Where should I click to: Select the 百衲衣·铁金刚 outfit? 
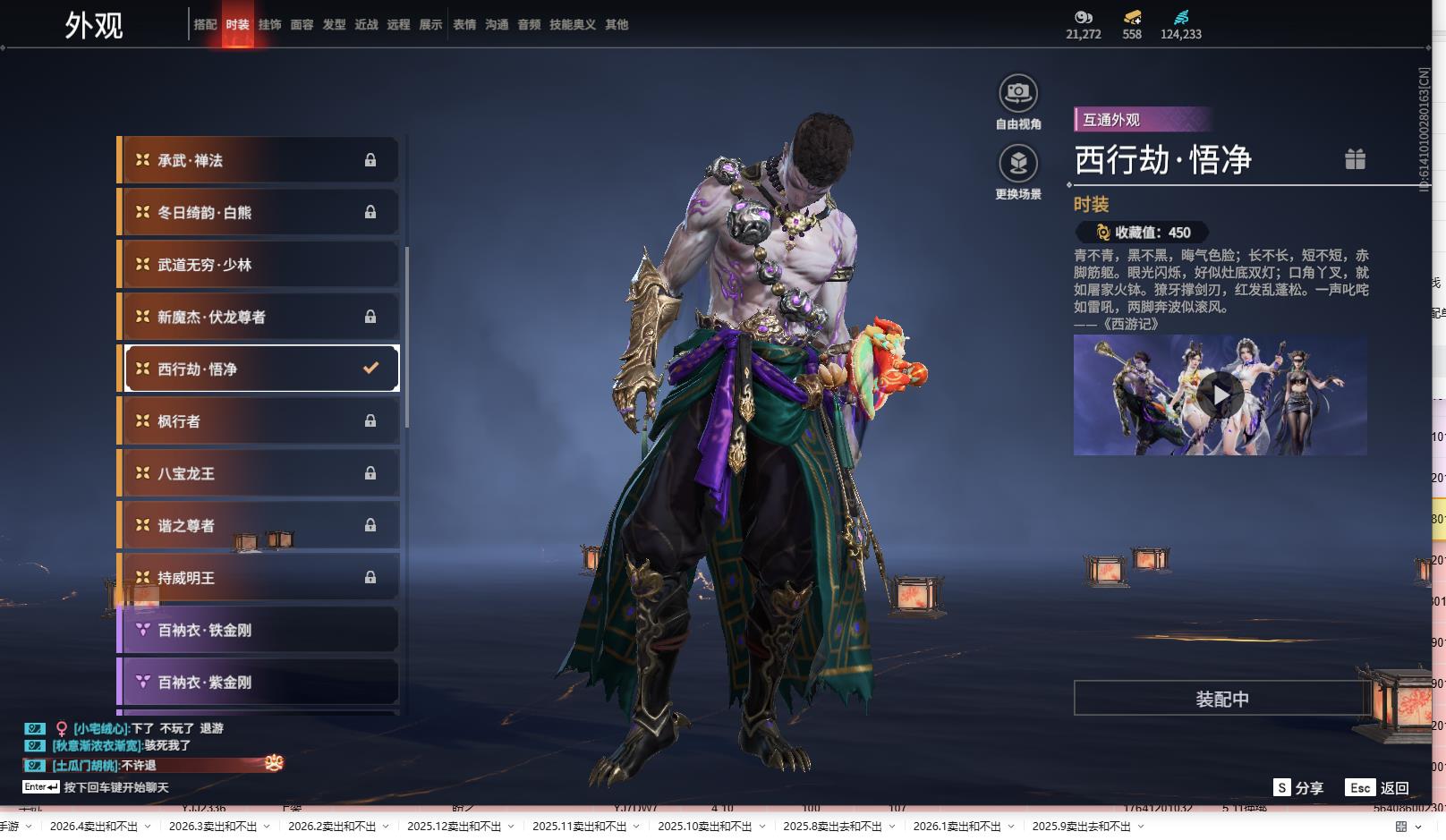259,630
